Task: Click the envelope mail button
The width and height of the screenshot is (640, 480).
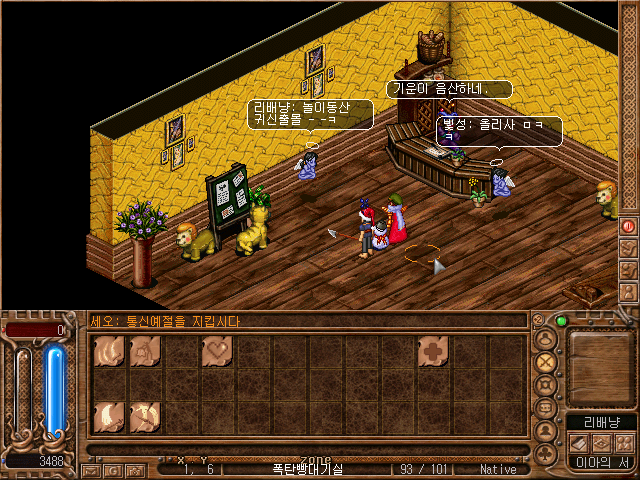Action: (91, 469)
